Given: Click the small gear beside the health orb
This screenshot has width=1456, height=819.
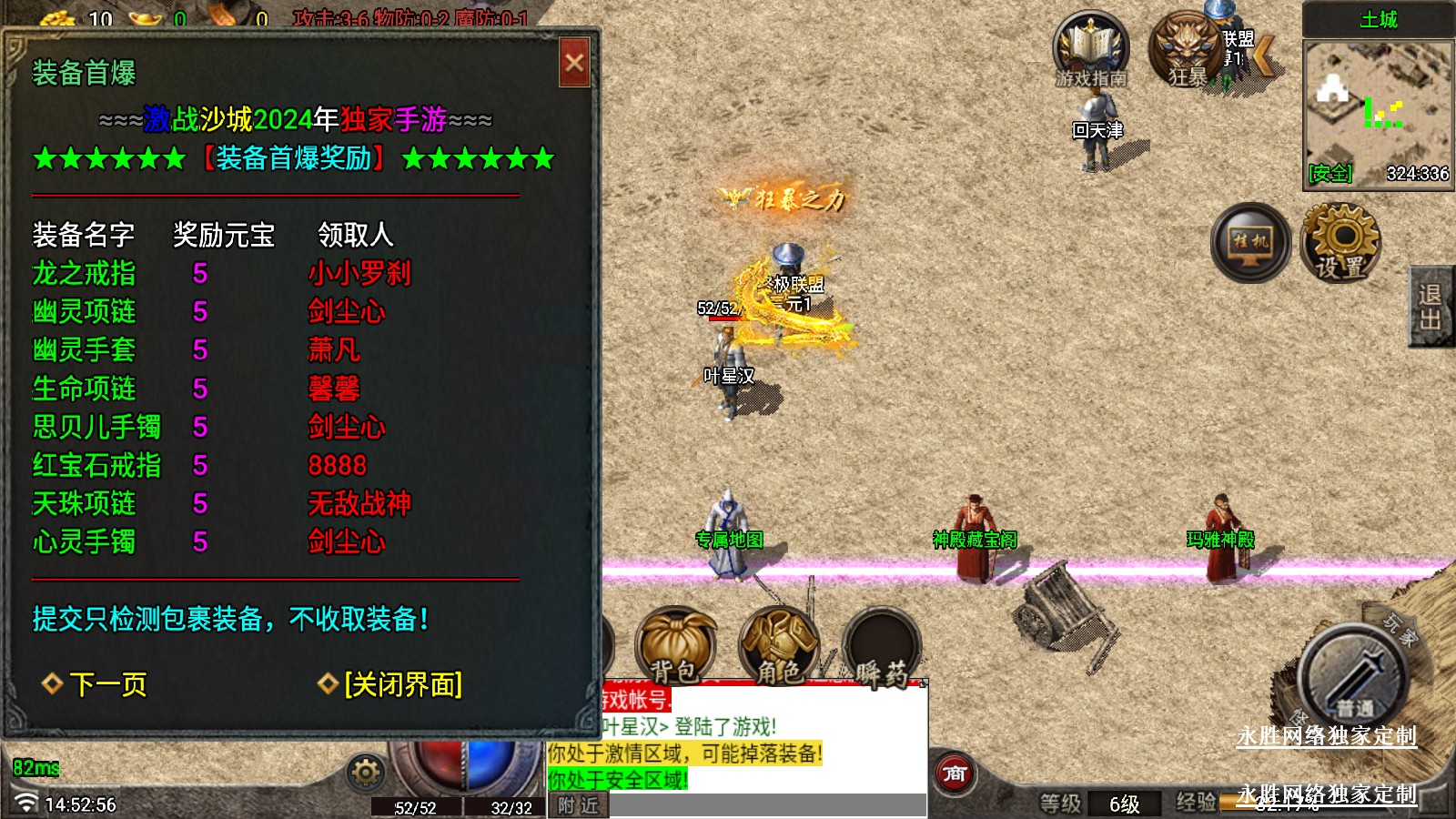Looking at the screenshot, I should 366,773.
